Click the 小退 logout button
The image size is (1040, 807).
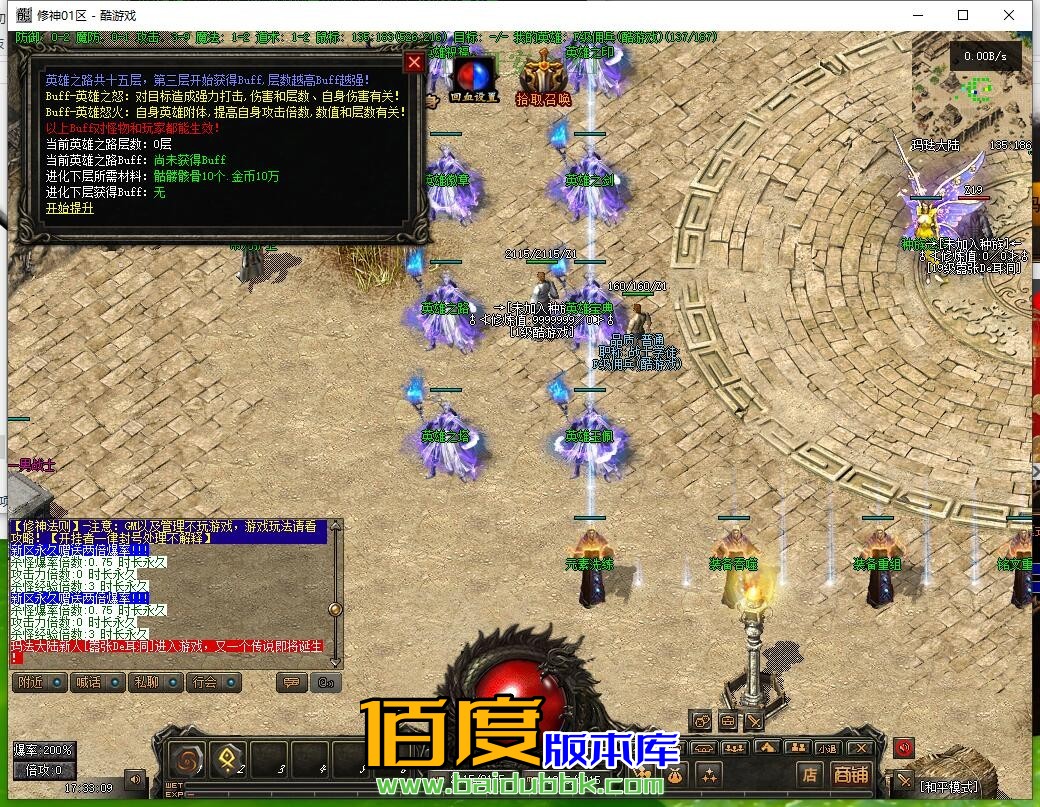[x=826, y=747]
